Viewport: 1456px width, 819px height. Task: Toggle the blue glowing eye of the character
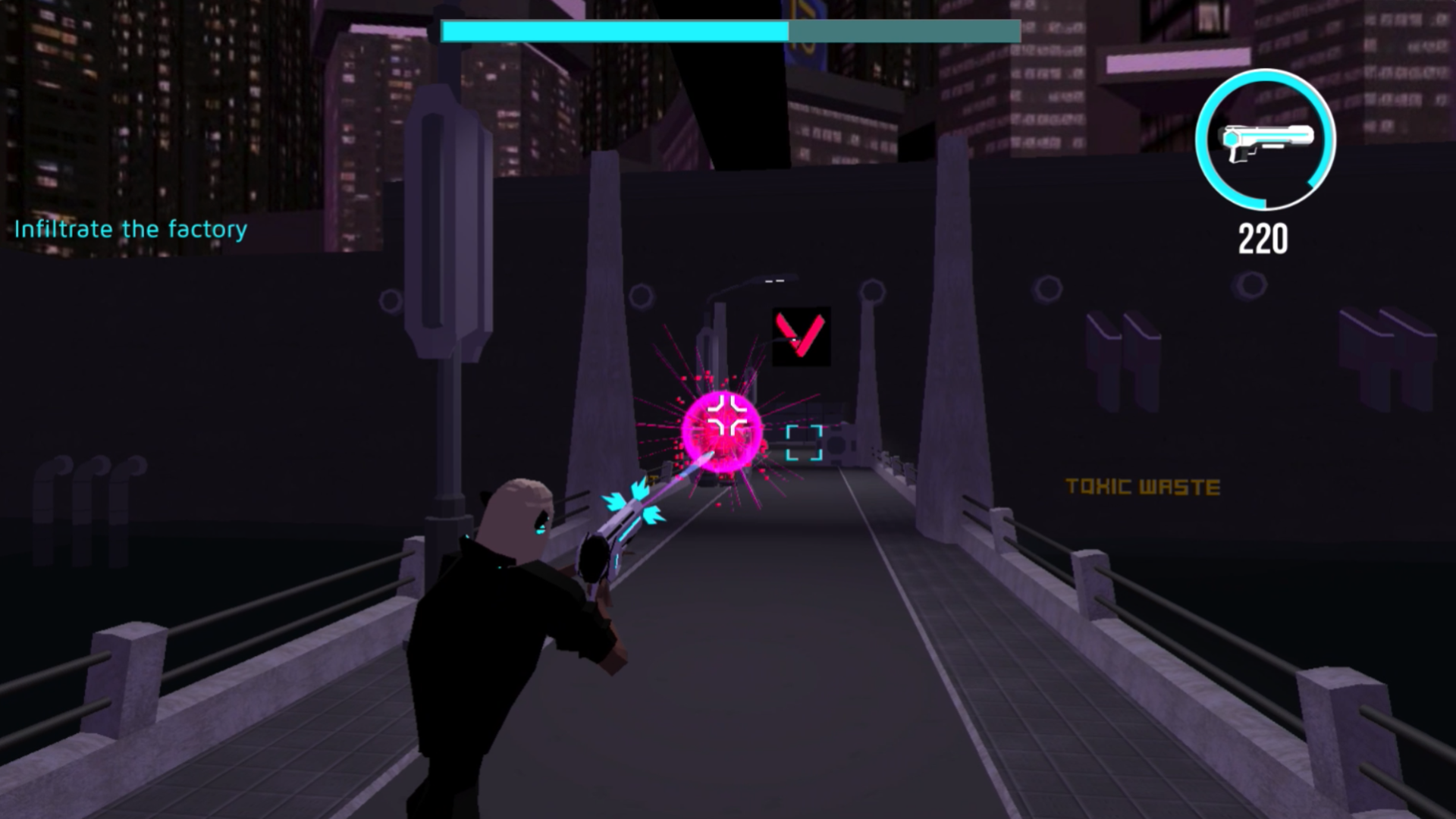tap(540, 532)
